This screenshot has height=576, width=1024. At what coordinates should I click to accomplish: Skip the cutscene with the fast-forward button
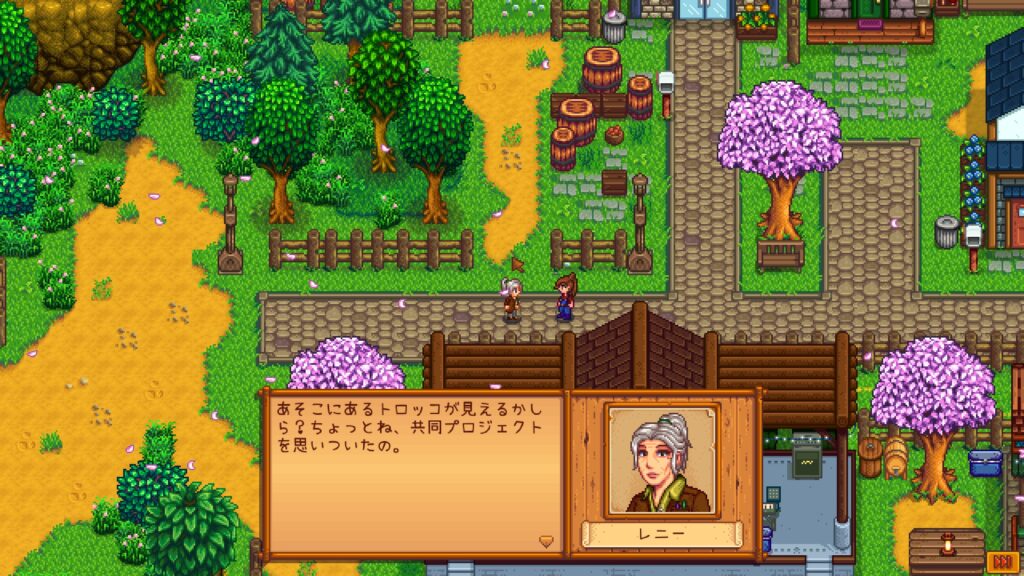coord(1000,559)
